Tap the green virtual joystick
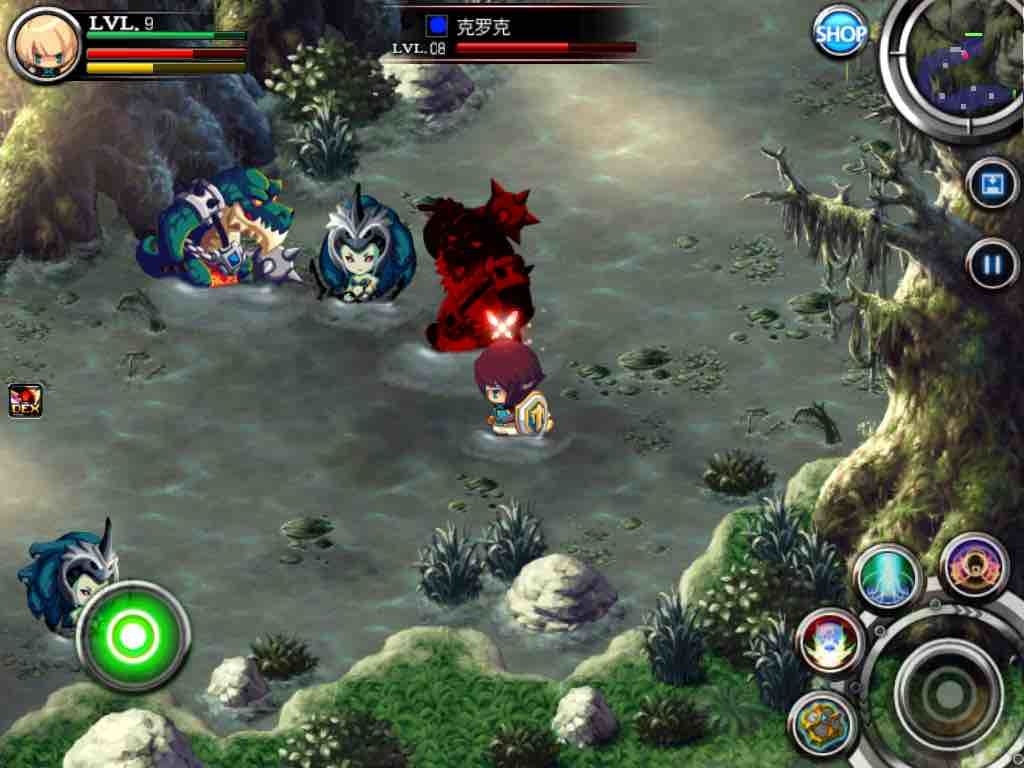This screenshot has width=1024, height=768. 133,634
